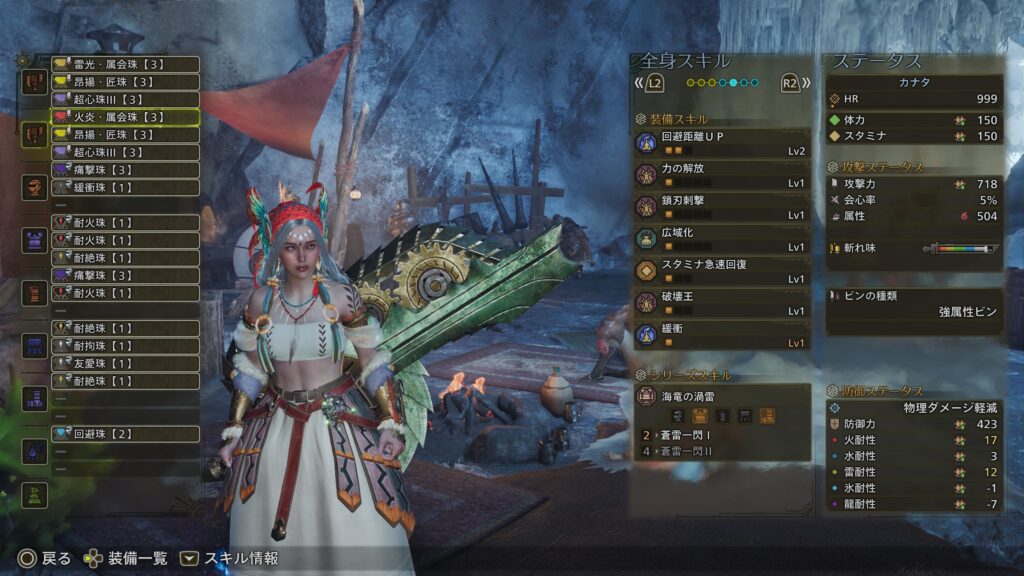Pick the 耐拘珠【1】 decoration entry
1024x576 pixels.
tap(125, 345)
